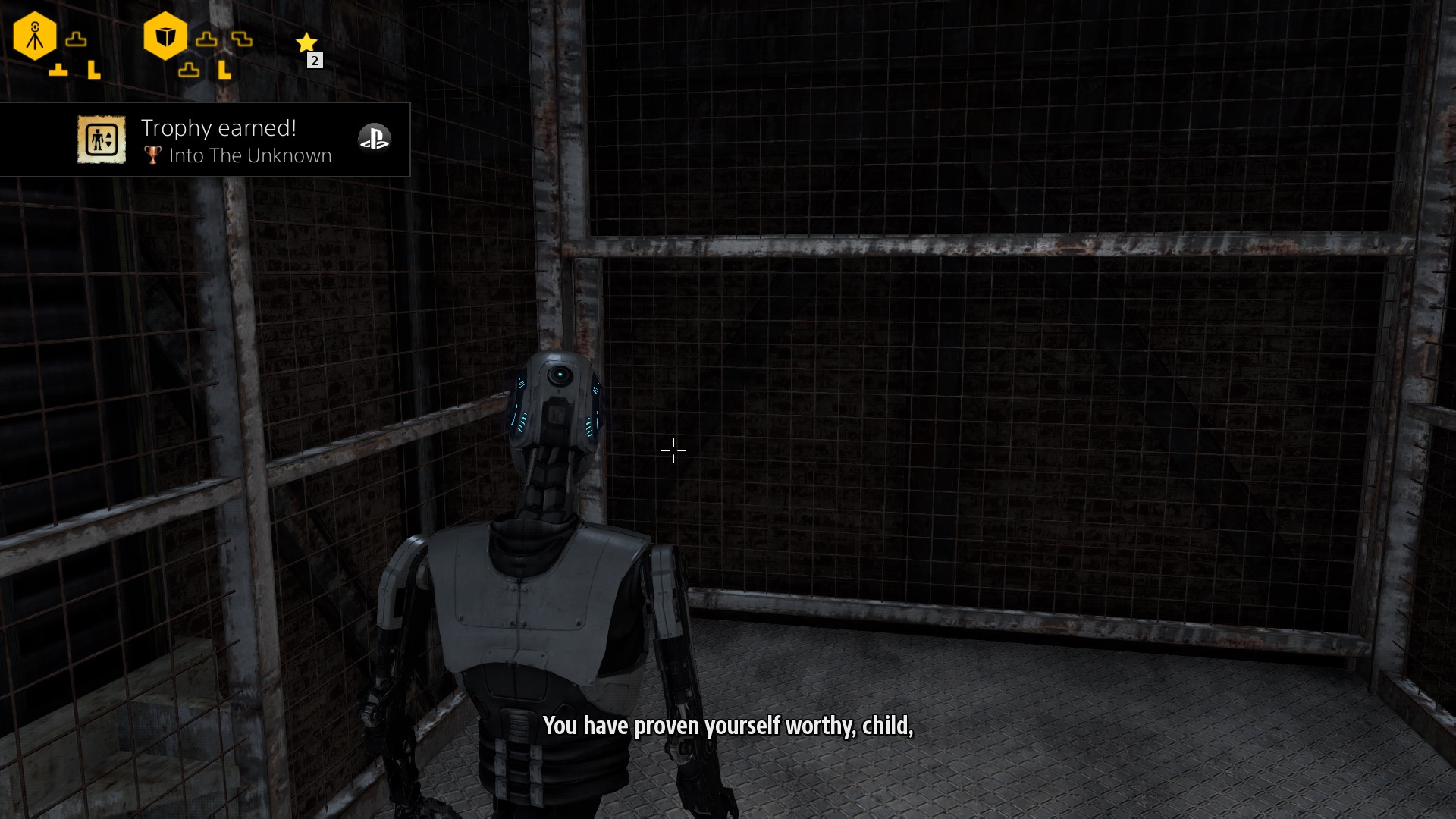Click the gold star counter icon
Screen dimensions: 1456x819
click(x=306, y=42)
